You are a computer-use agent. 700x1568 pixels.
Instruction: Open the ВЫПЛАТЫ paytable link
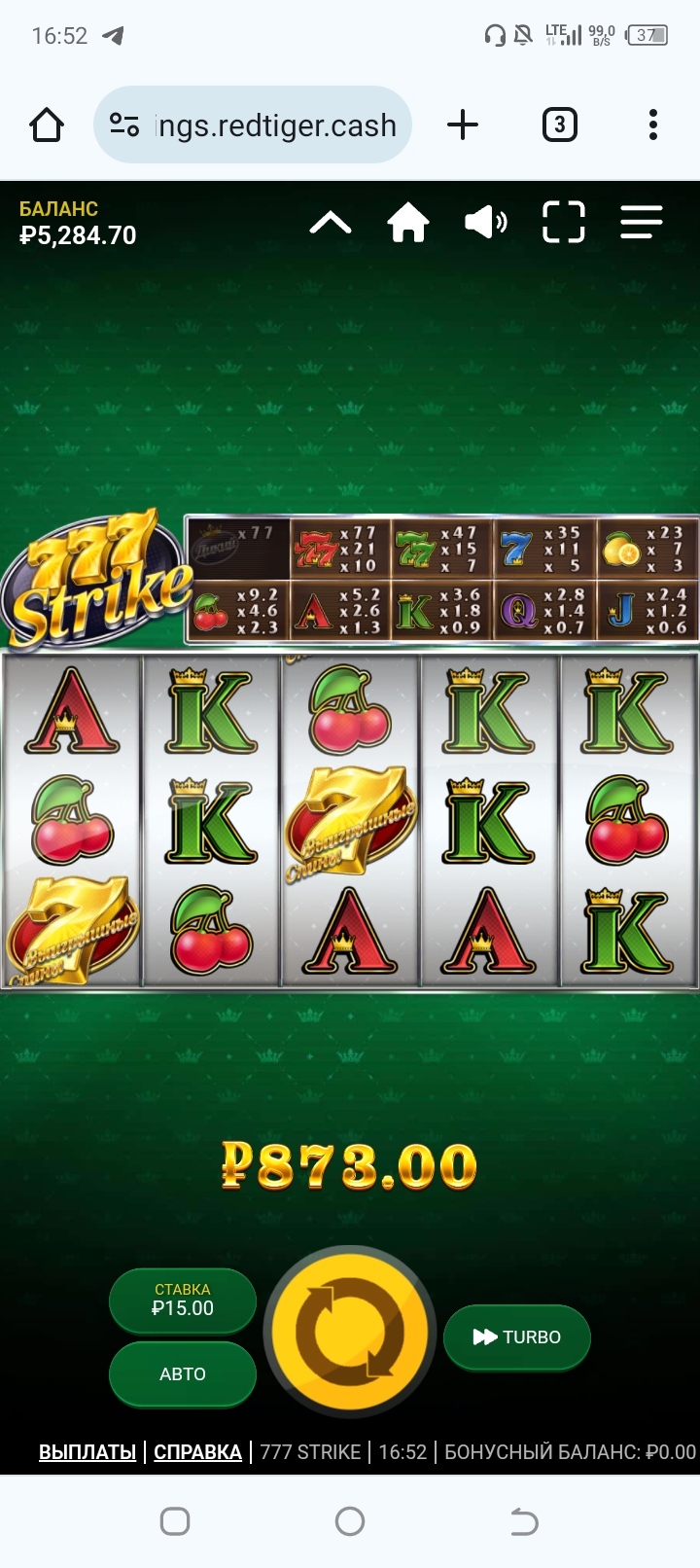(87, 1452)
